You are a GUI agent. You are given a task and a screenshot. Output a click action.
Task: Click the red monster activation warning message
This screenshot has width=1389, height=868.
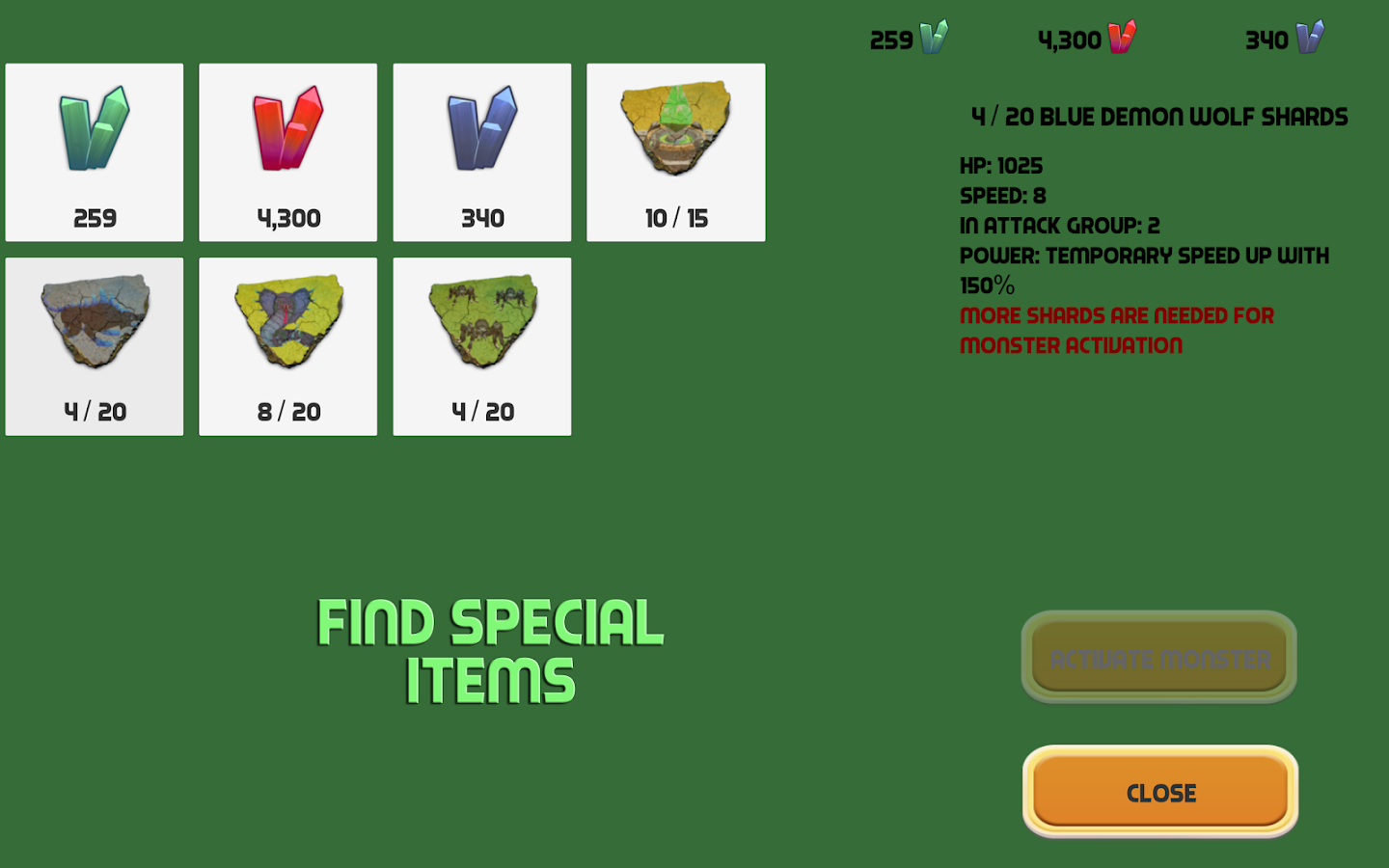click(1116, 330)
